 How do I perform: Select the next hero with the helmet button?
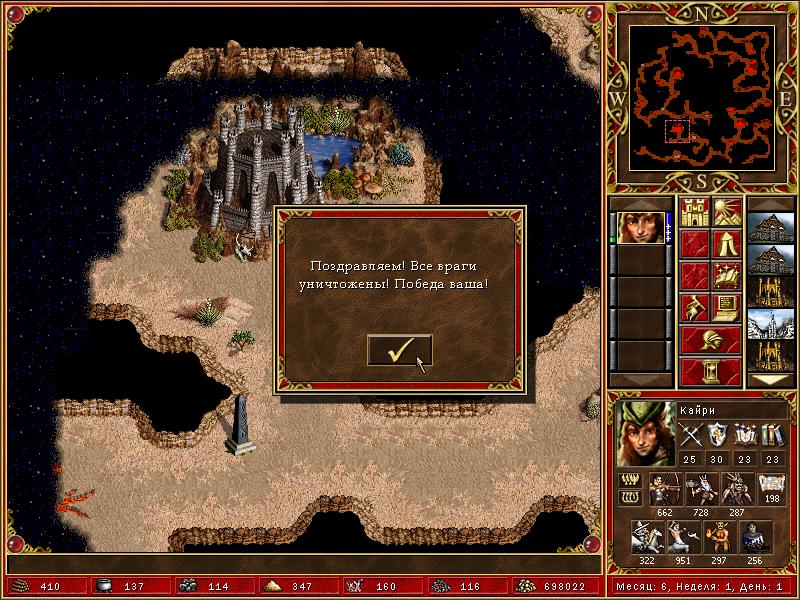click(710, 340)
